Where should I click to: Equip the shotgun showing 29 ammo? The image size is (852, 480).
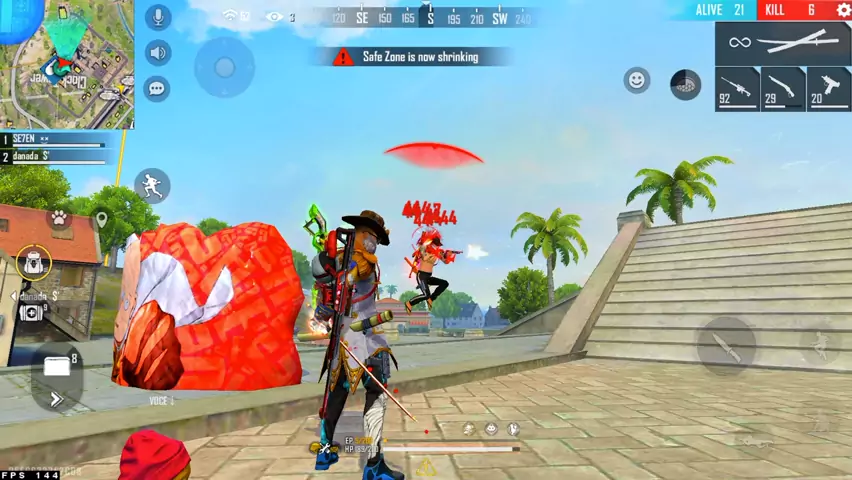[x=782, y=88]
